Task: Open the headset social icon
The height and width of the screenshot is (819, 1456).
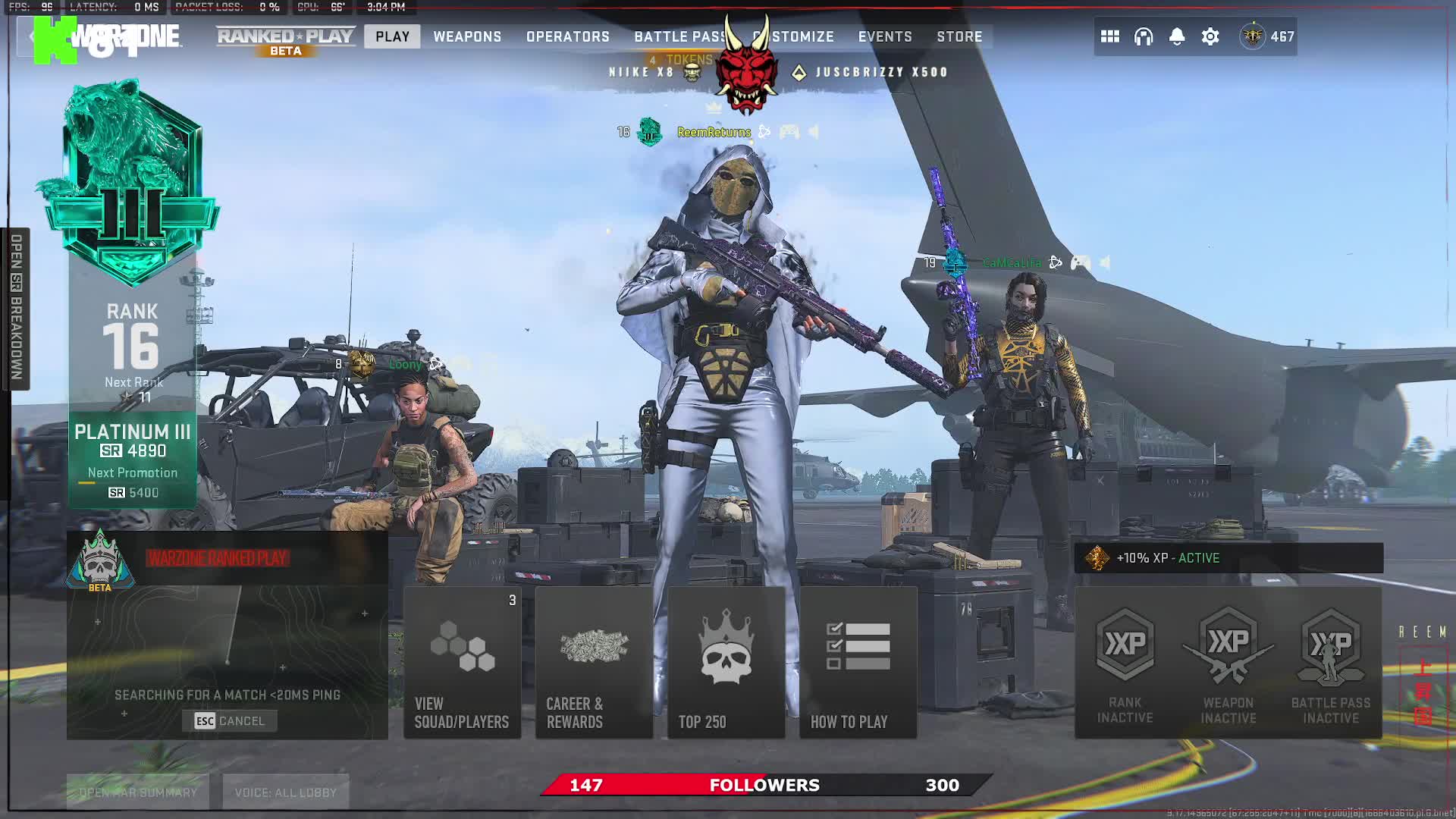Action: (x=1144, y=36)
